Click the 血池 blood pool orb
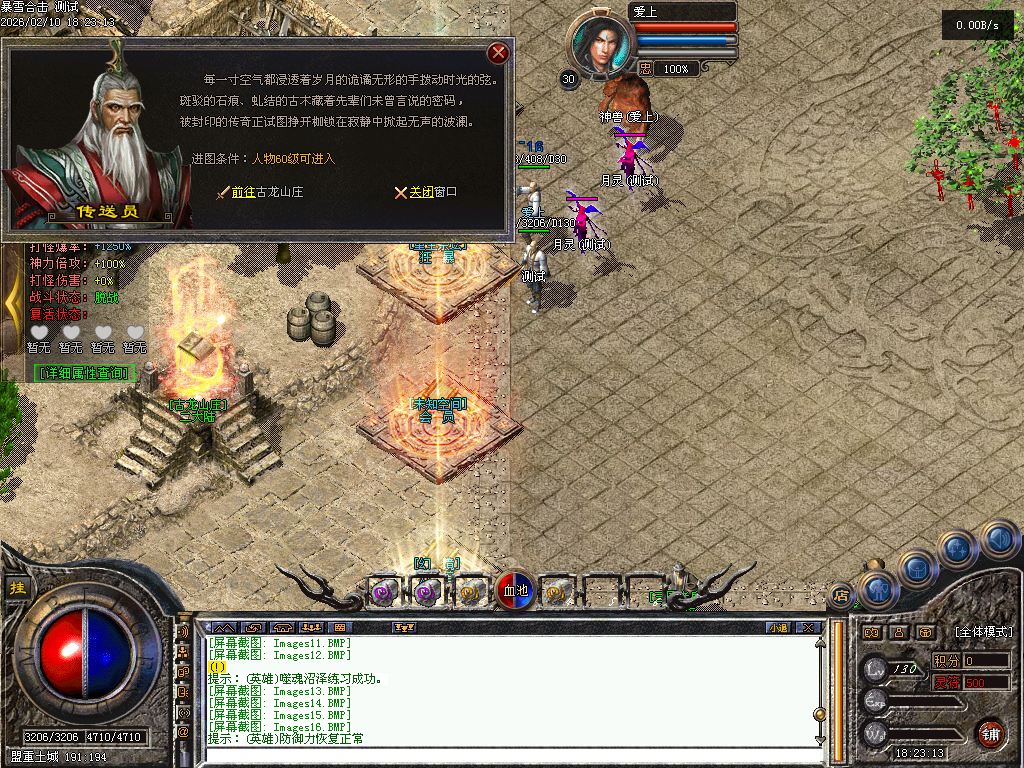1024x768 pixels. (x=514, y=591)
